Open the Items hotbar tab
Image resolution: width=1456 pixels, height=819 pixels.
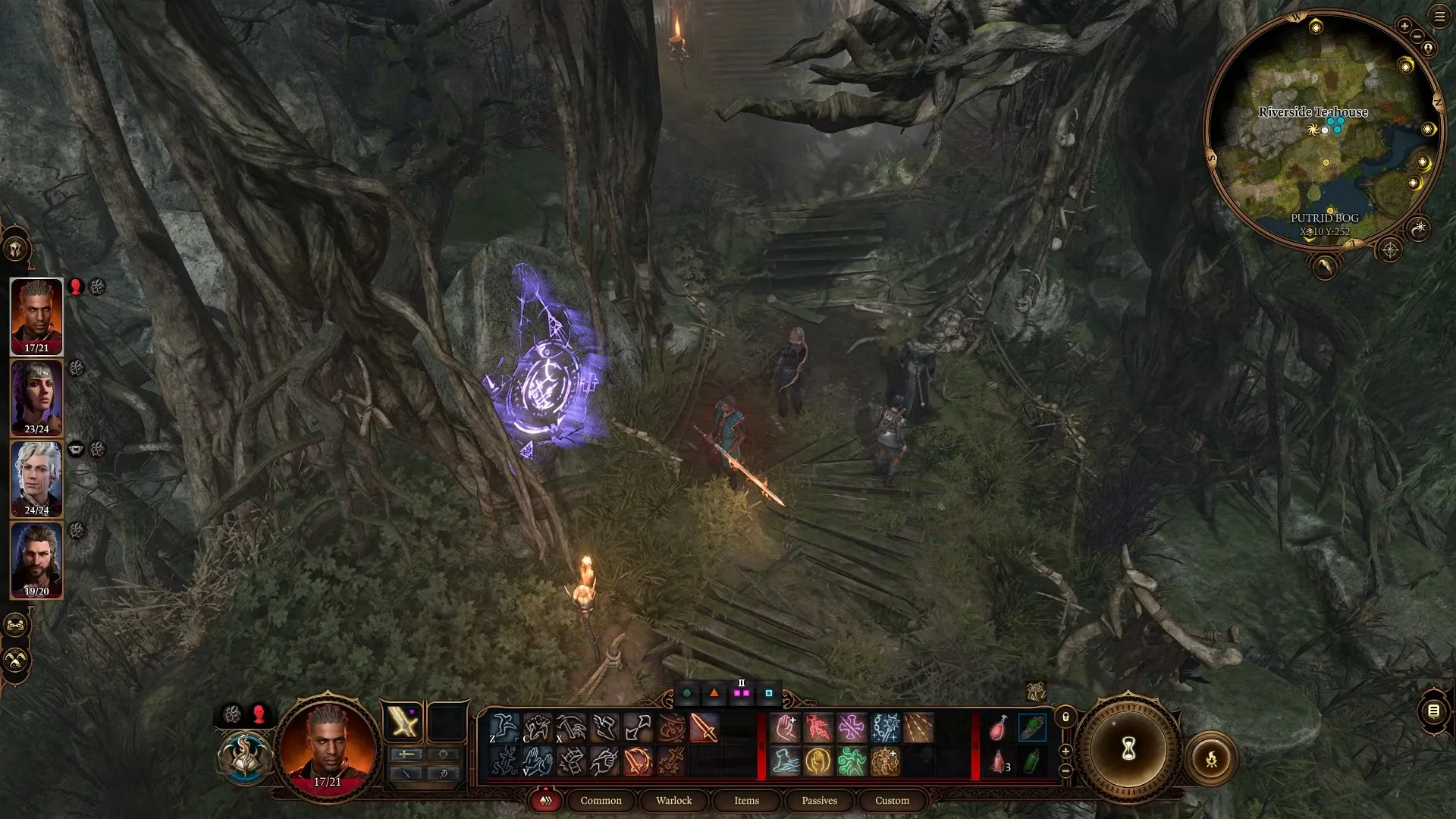tap(746, 800)
